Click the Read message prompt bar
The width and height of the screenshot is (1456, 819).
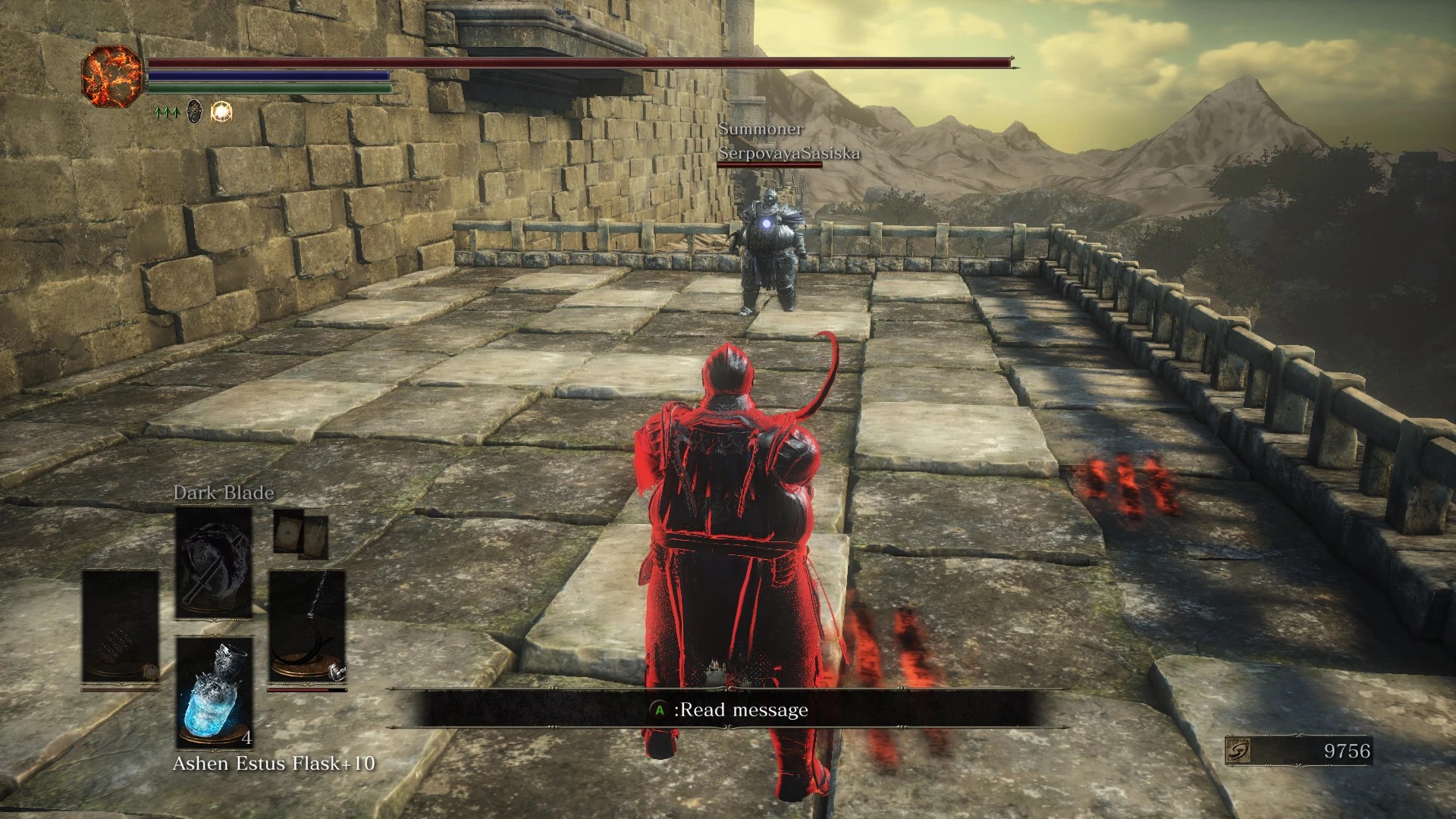pyautogui.click(x=713, y=710)
